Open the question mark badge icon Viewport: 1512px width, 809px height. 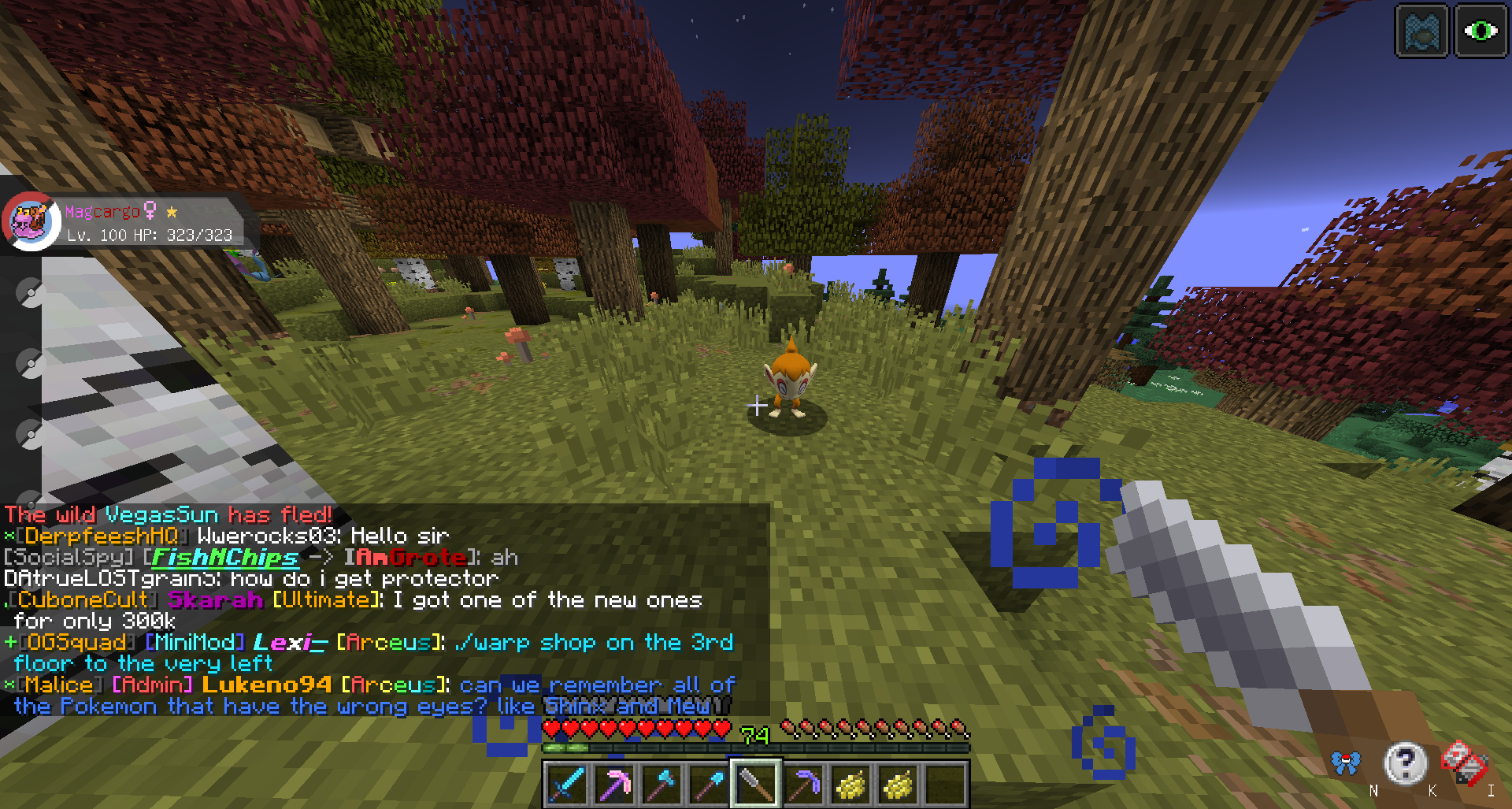(x=1406, y=763)
